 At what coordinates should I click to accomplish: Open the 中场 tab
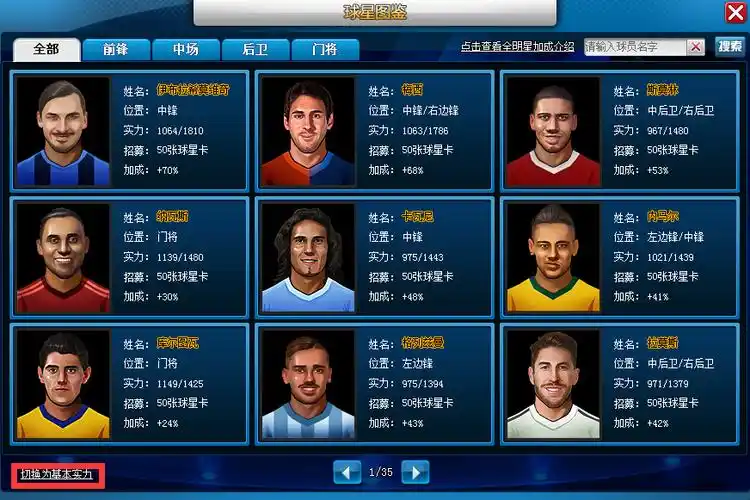tap(185, 49)
